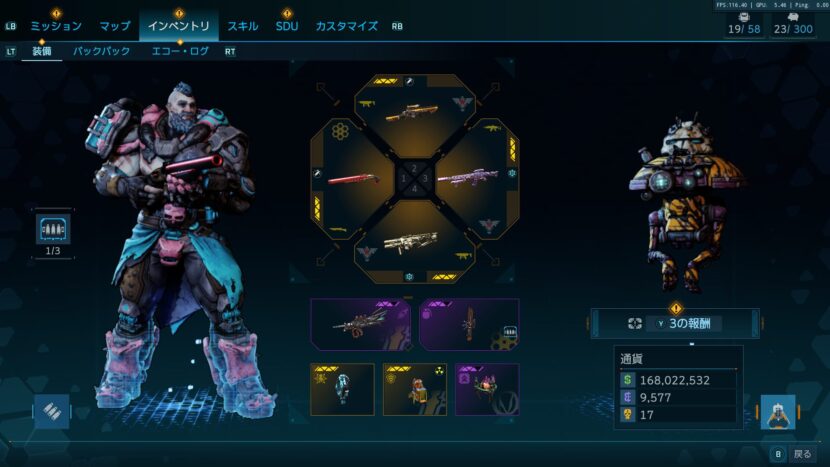Open the カスタマイズ tab
This screenshot has height=467, width=830.
346,26
